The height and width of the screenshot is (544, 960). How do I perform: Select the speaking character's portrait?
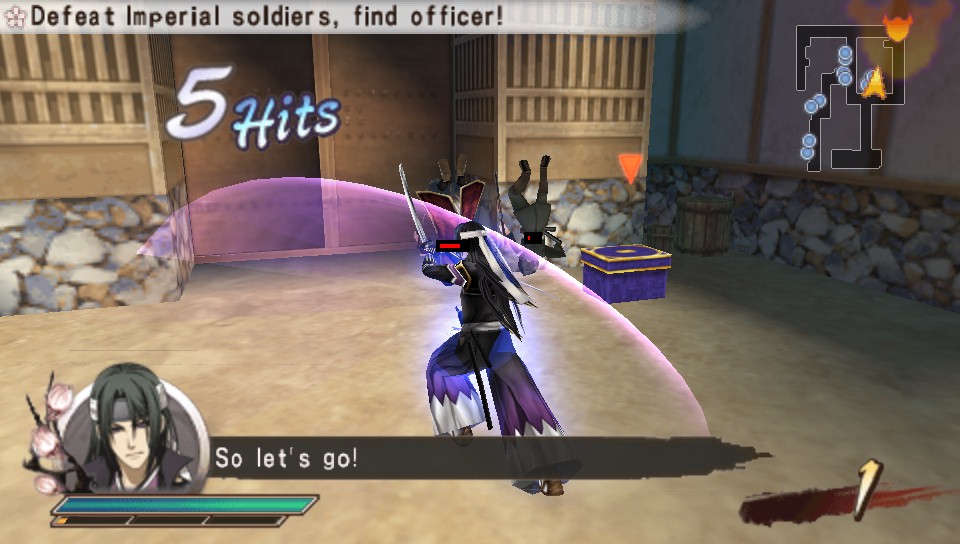(x=130, y=427)
